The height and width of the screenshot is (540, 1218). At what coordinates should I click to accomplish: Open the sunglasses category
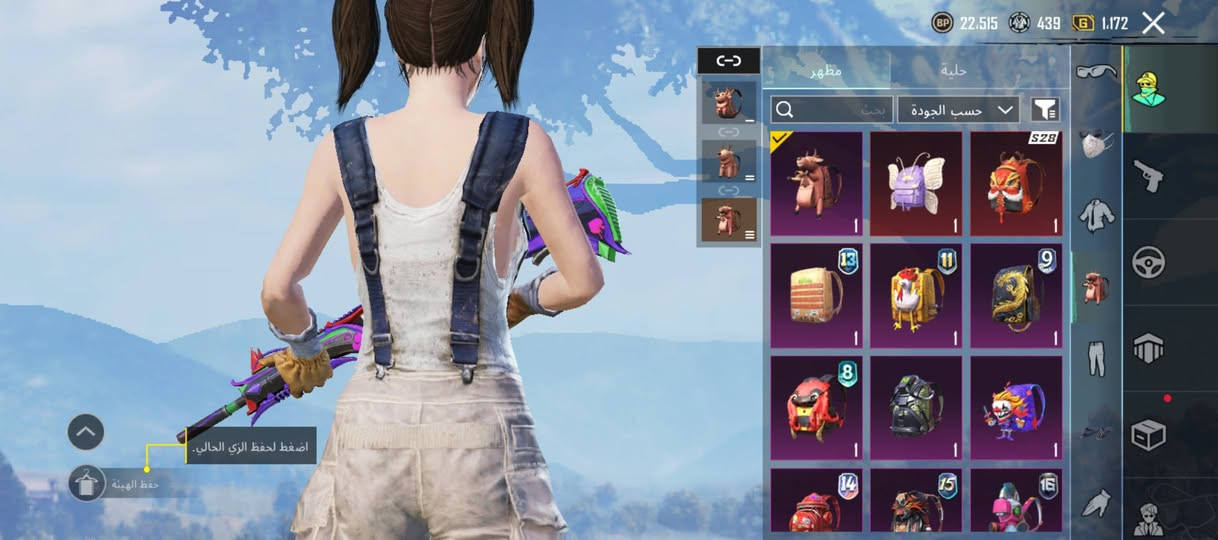pos(1097,72)
